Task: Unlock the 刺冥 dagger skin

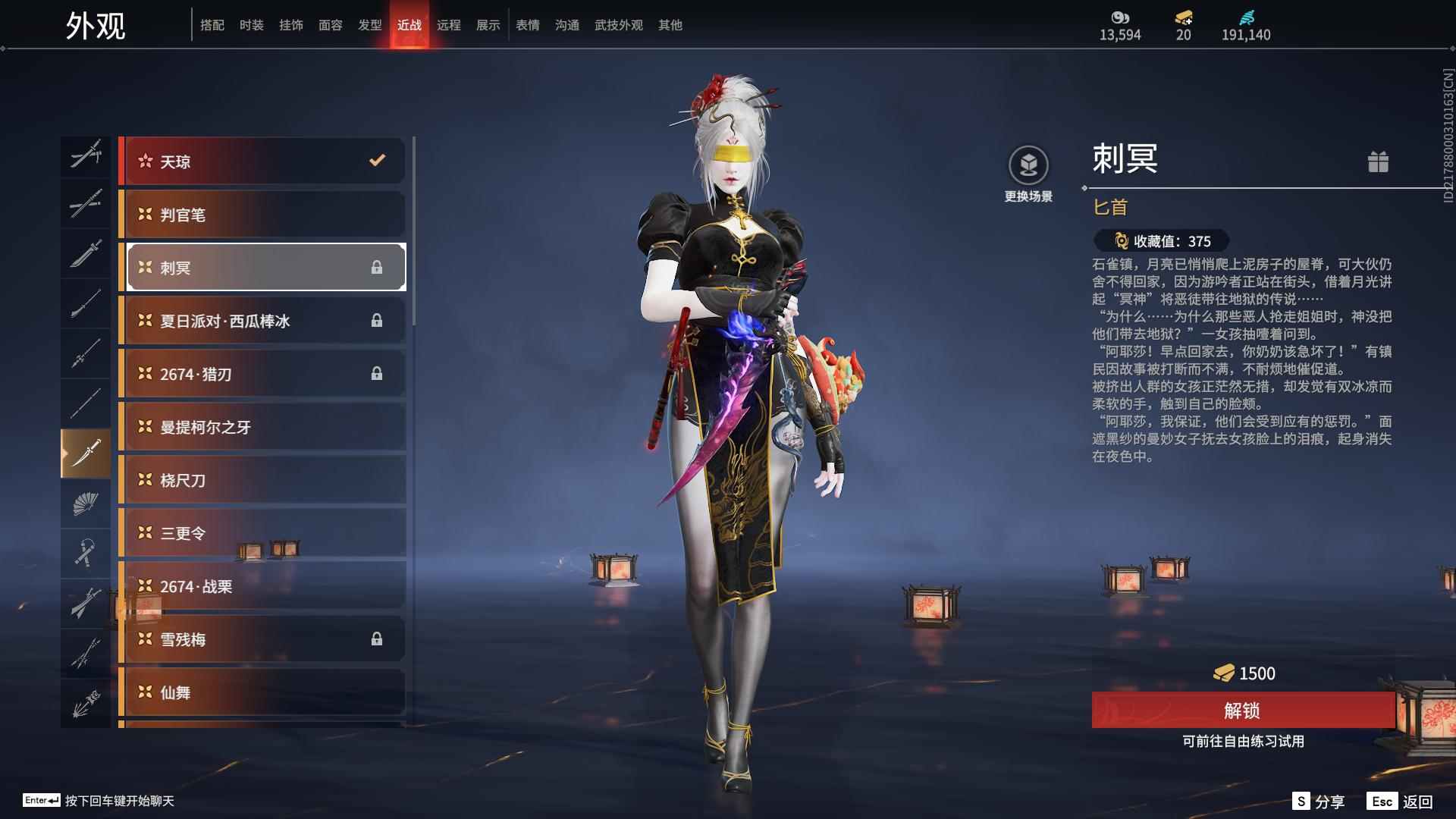Action: pyautogui.click(x=1242, y=711)
